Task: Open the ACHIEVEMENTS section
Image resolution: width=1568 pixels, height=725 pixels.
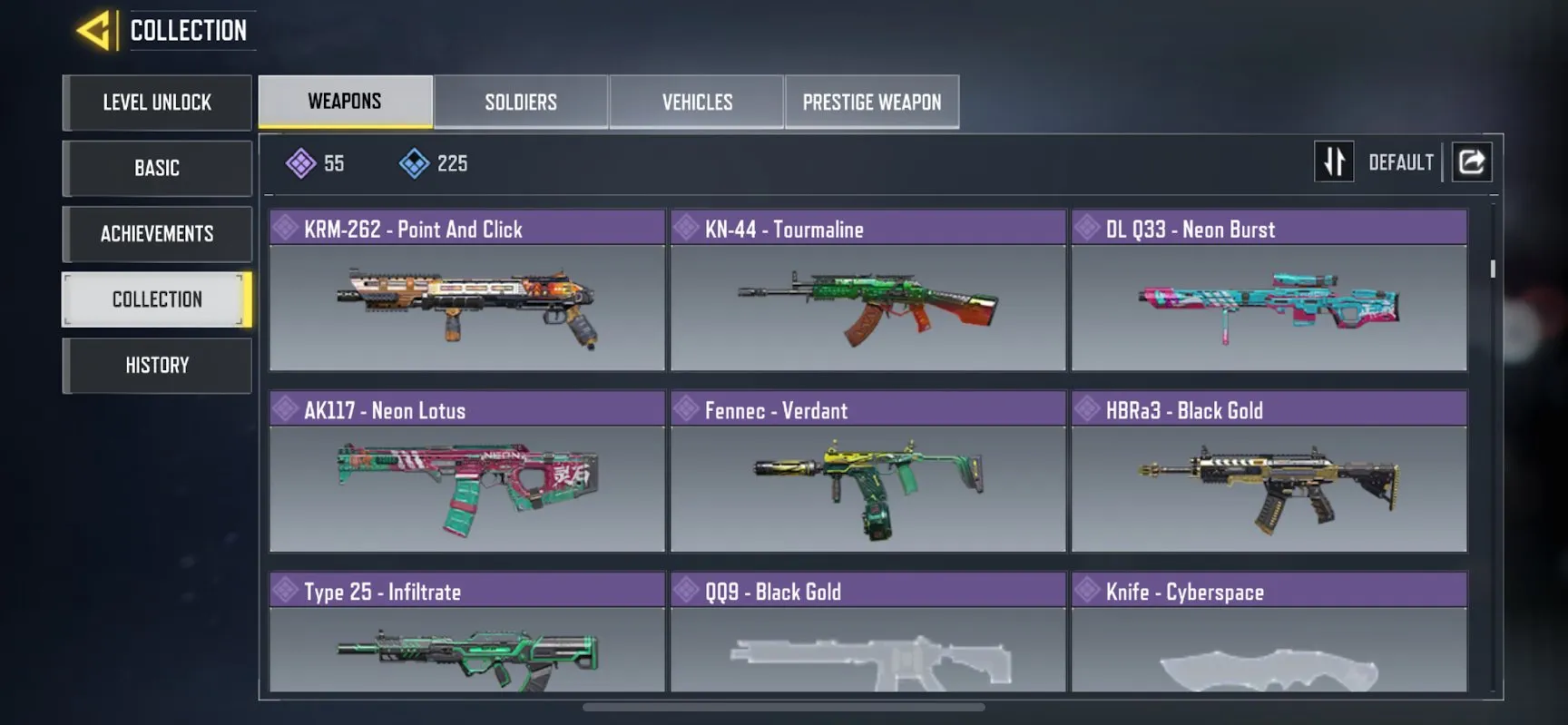Action: (156, 234)
